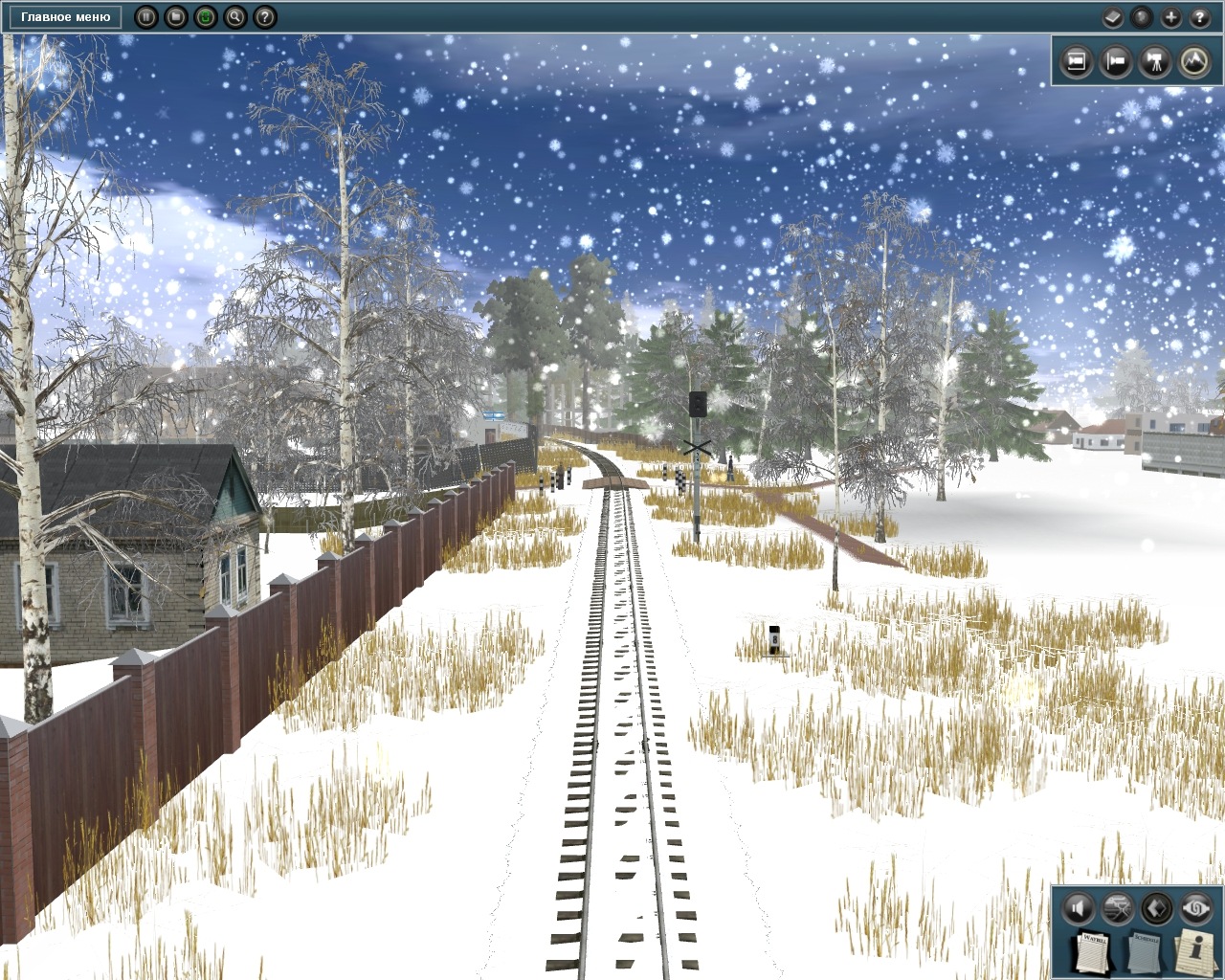Select the green-highlighted icon in the top bar
Screen dimensions: 1225x980
(205, 17)
